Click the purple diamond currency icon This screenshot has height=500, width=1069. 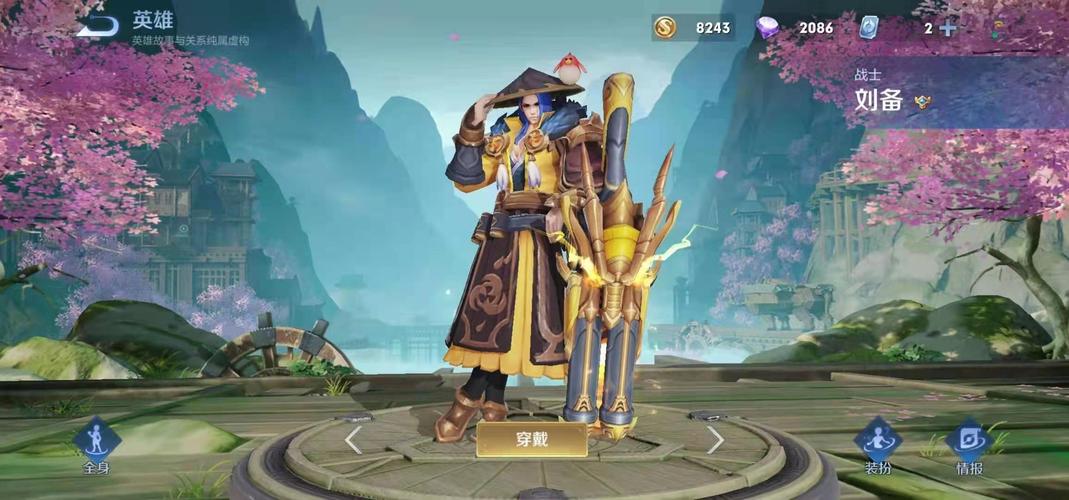tap(768, 28)
